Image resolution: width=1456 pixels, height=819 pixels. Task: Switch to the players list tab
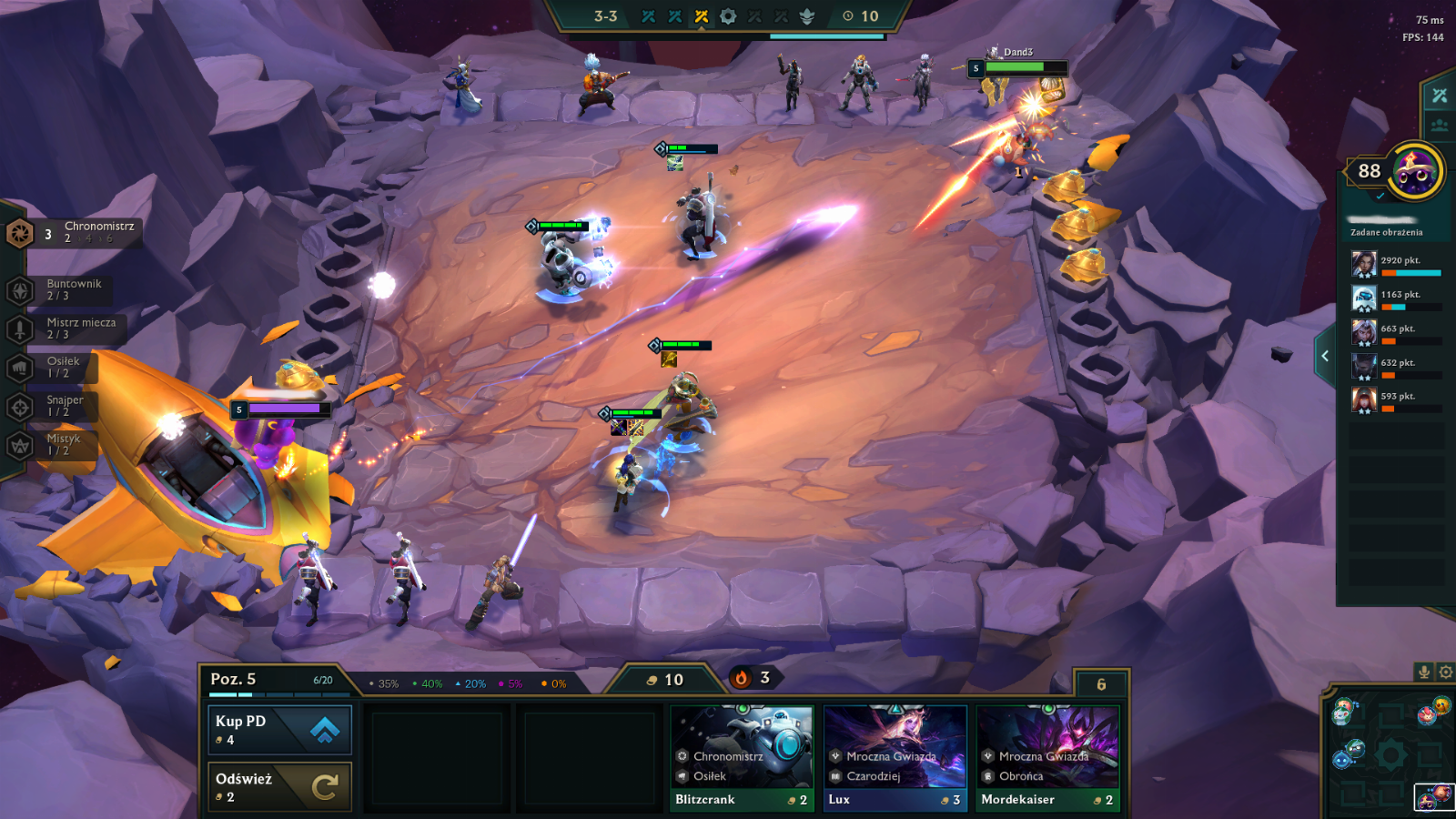1440,126
